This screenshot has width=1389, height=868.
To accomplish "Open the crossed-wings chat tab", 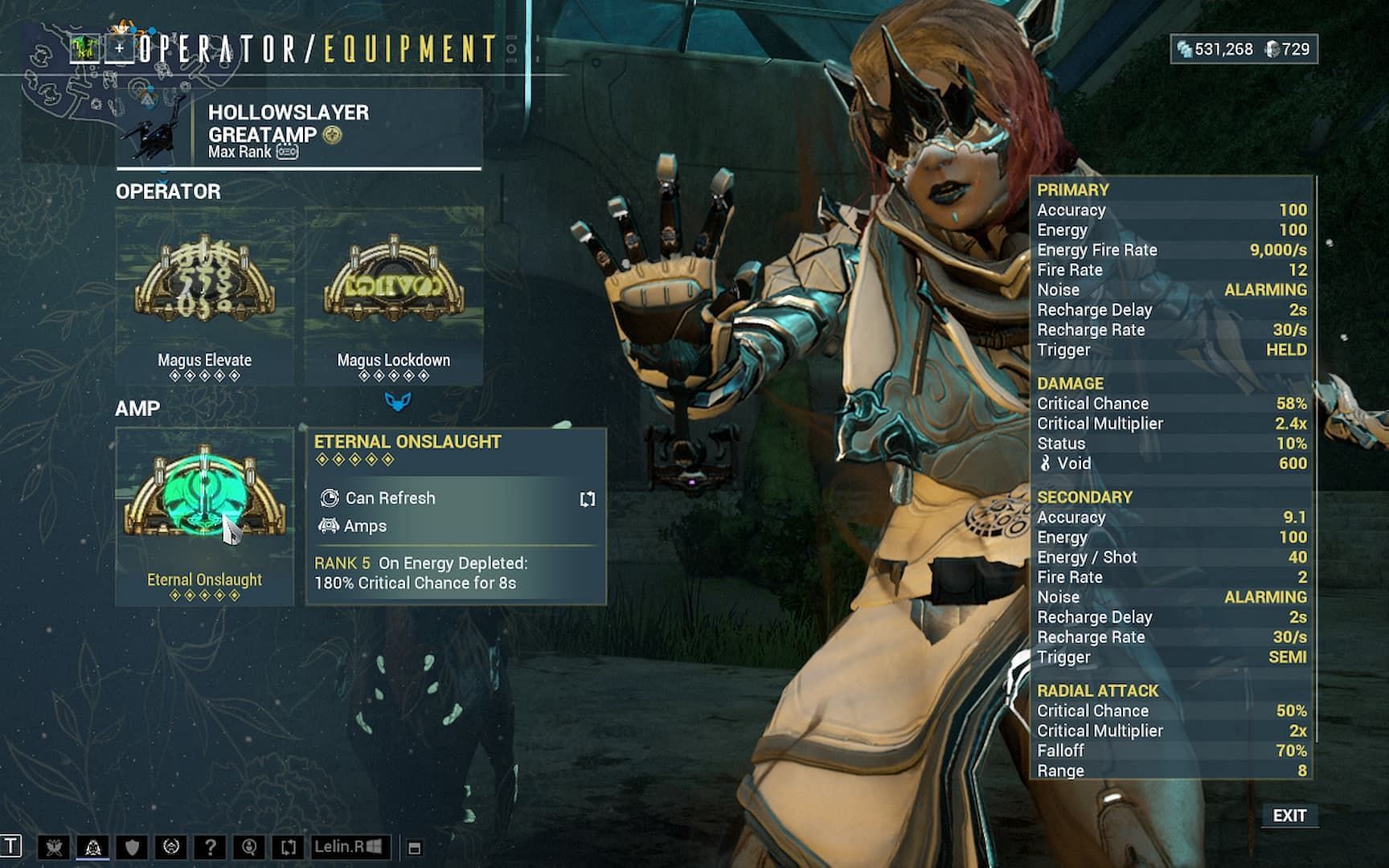I will point(54,847).
